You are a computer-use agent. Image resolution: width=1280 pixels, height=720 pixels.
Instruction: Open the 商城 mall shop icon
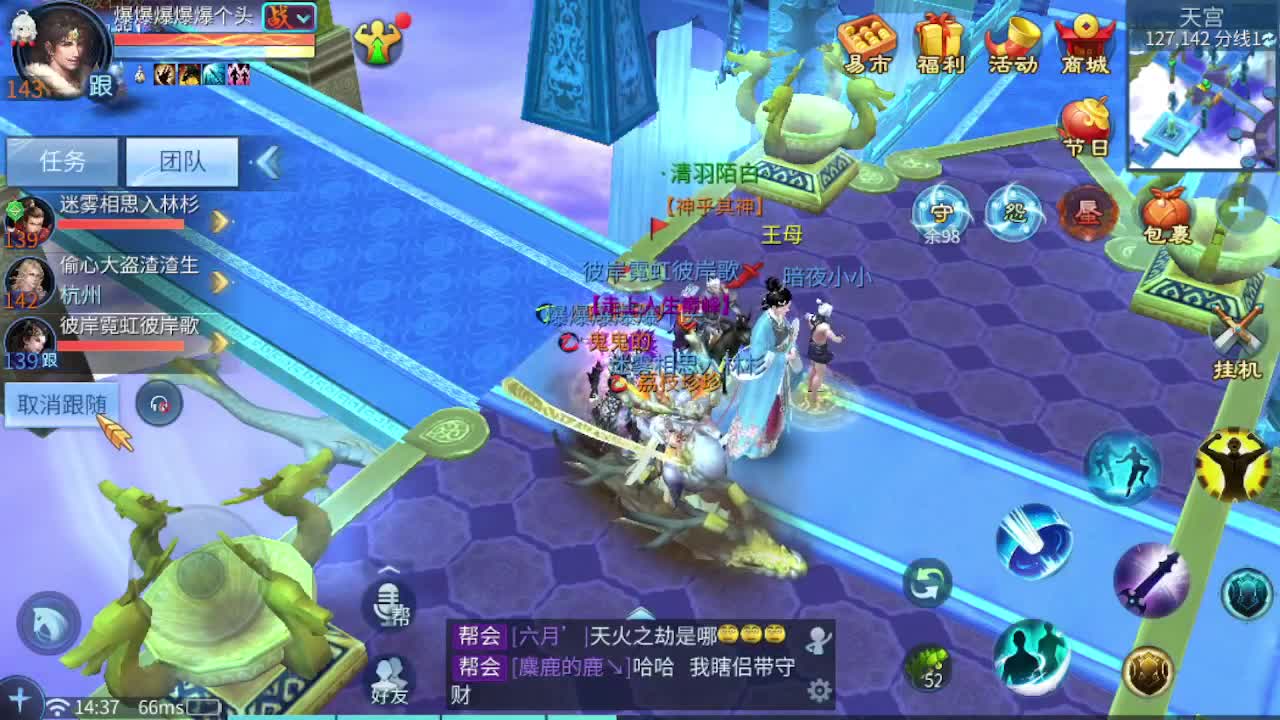click(1085, 42)
